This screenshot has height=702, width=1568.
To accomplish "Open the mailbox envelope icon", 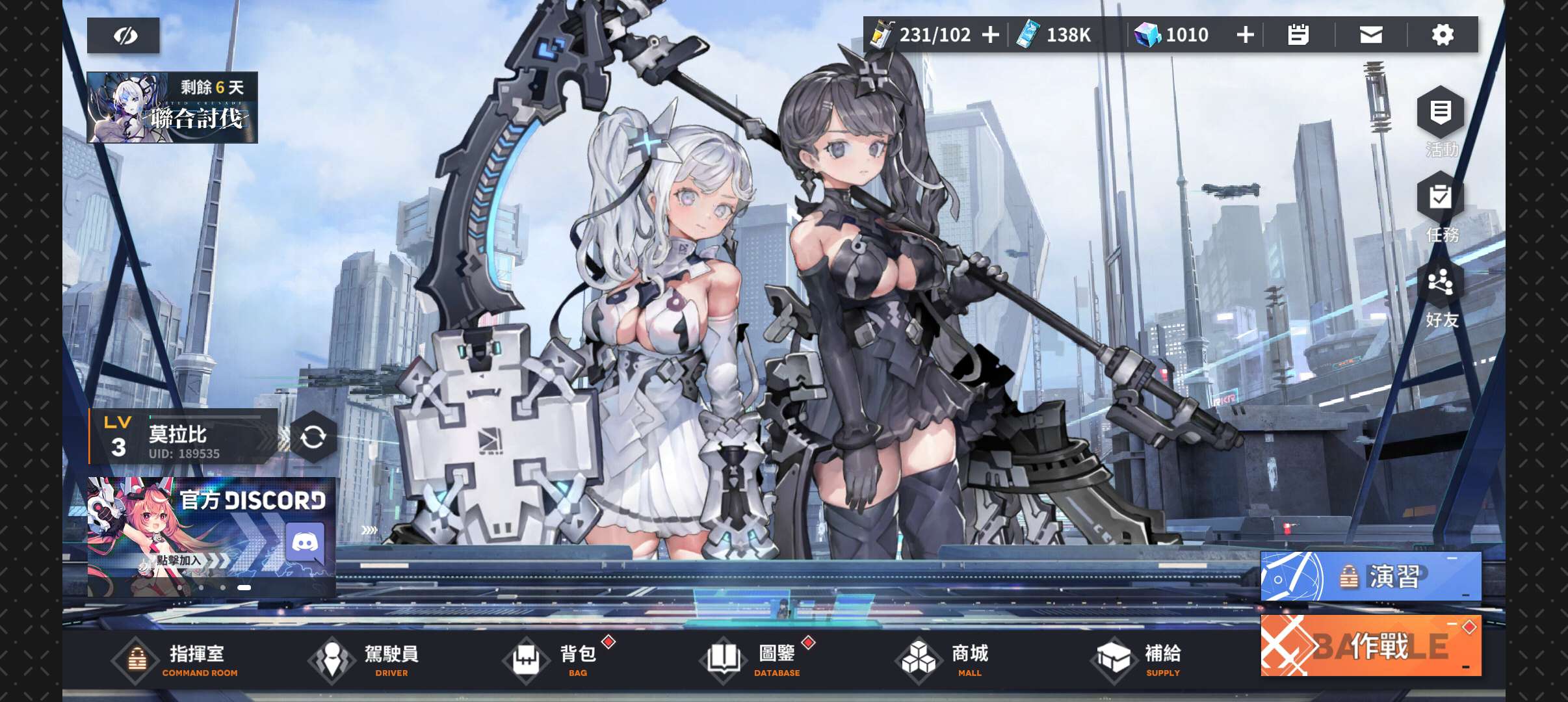I will coord(1371,35).
